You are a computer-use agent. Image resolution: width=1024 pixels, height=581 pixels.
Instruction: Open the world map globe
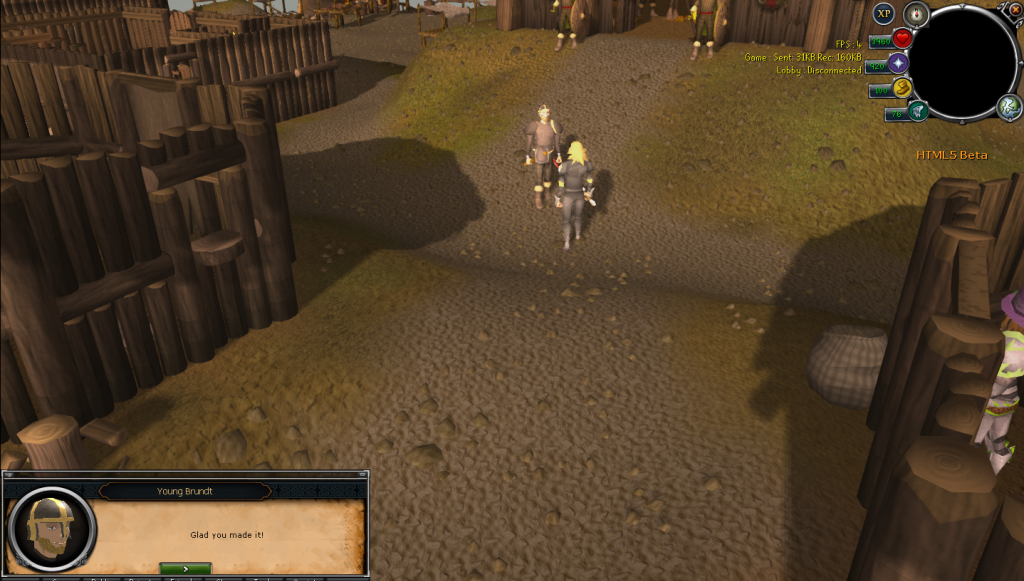[x=1008, y=107]
